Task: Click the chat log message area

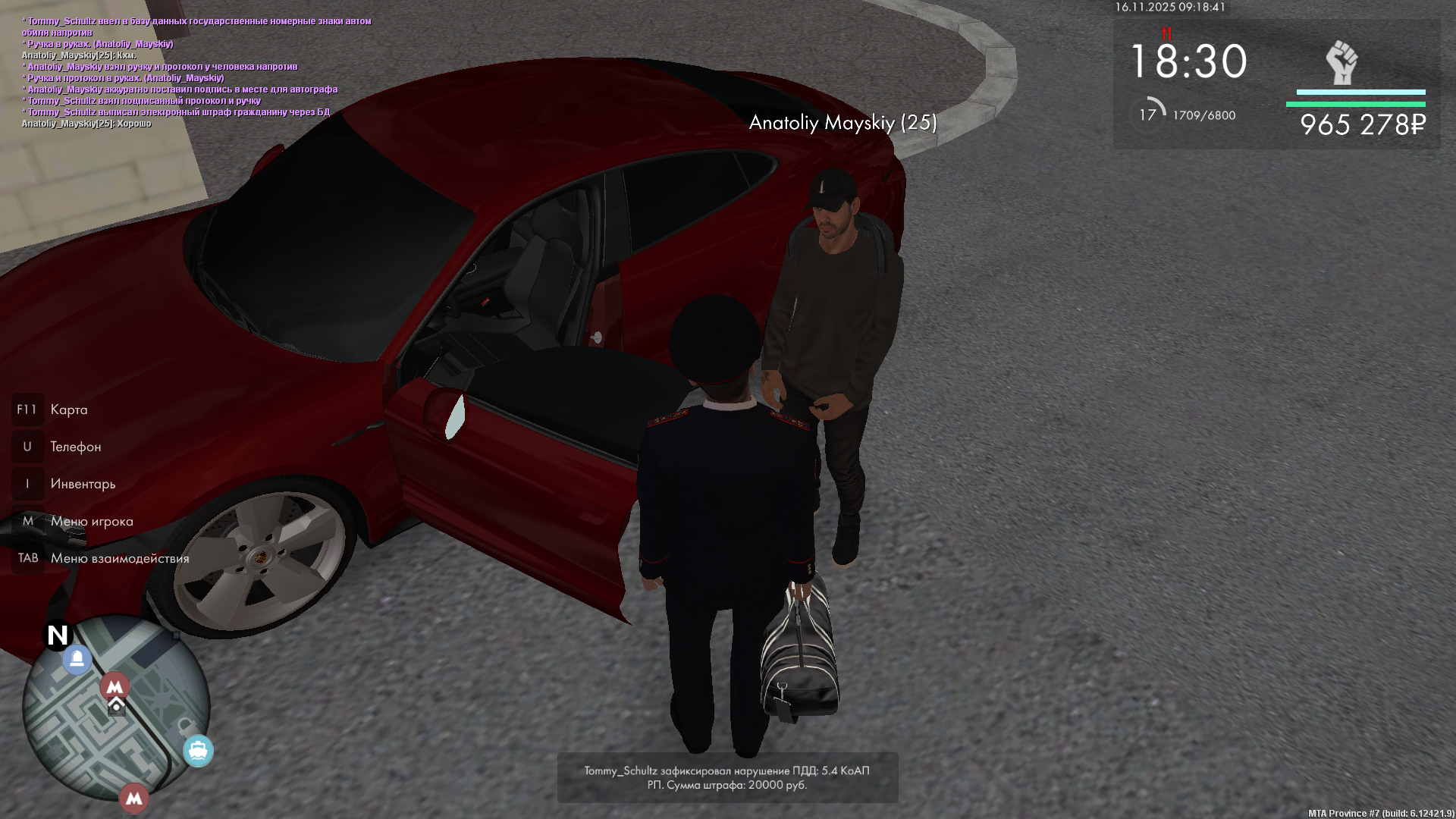Action: click(x=197, y=72)
